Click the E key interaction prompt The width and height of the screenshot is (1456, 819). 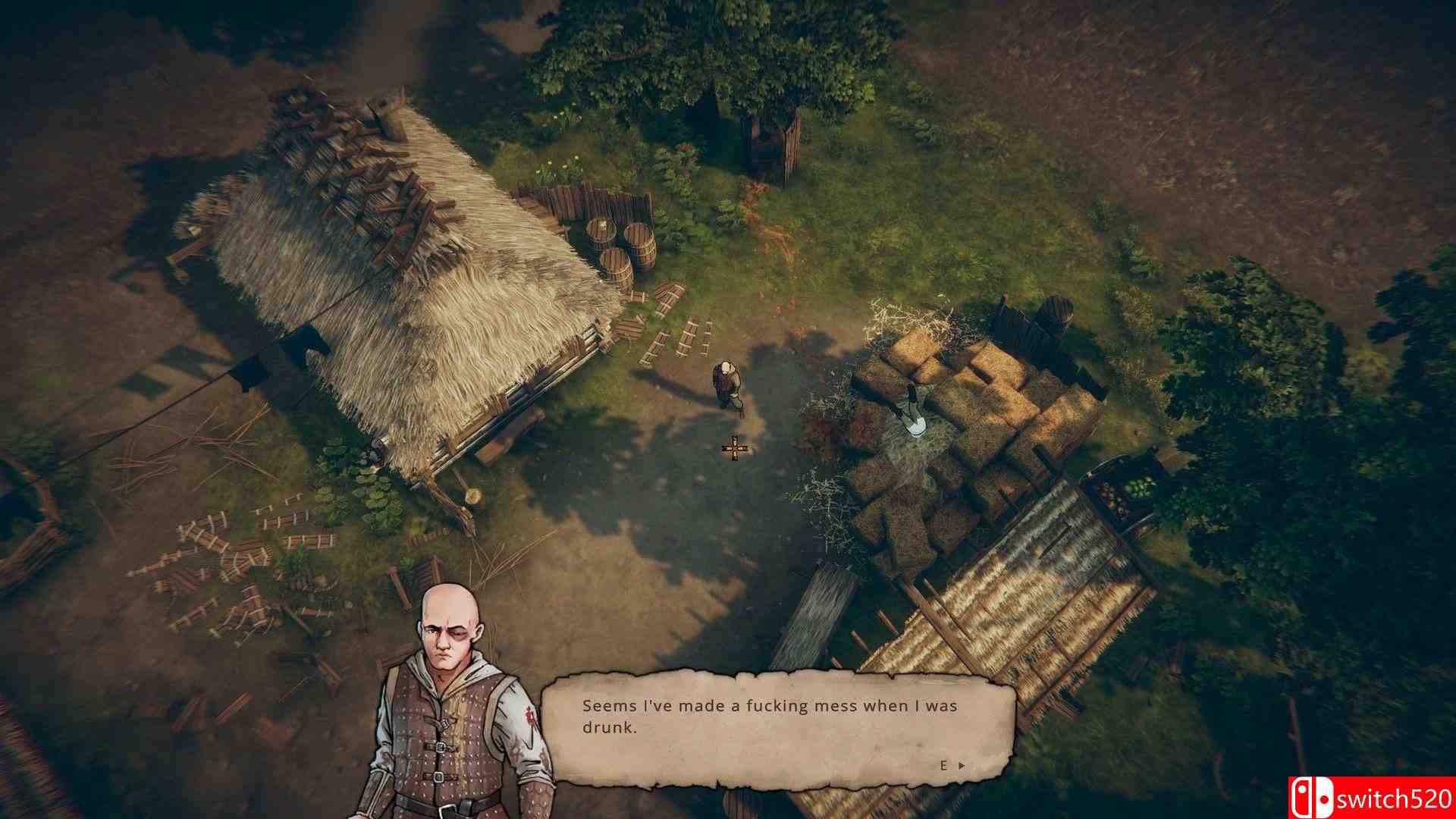tap(945, 766)
